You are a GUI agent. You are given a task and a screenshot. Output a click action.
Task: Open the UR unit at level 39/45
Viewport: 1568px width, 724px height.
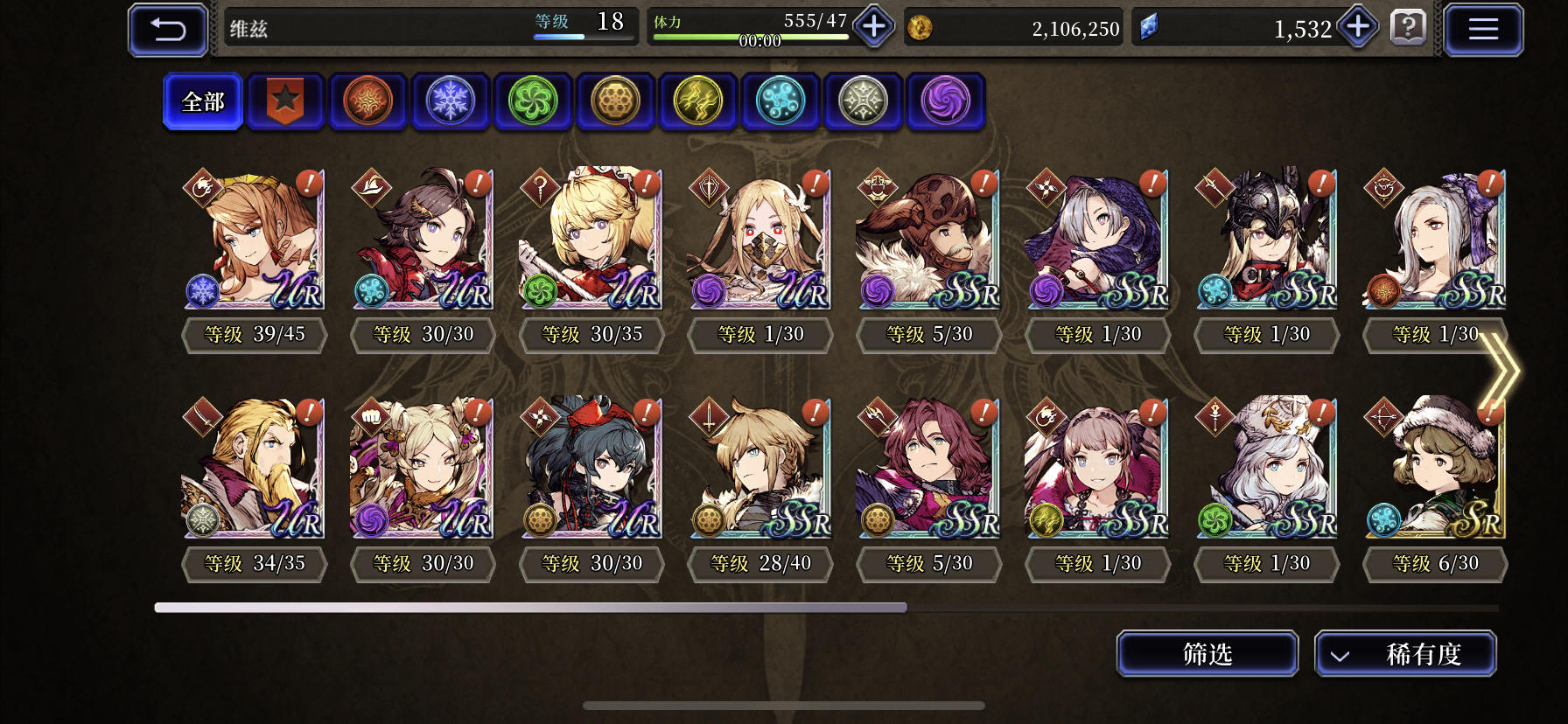tap(254, 240)
